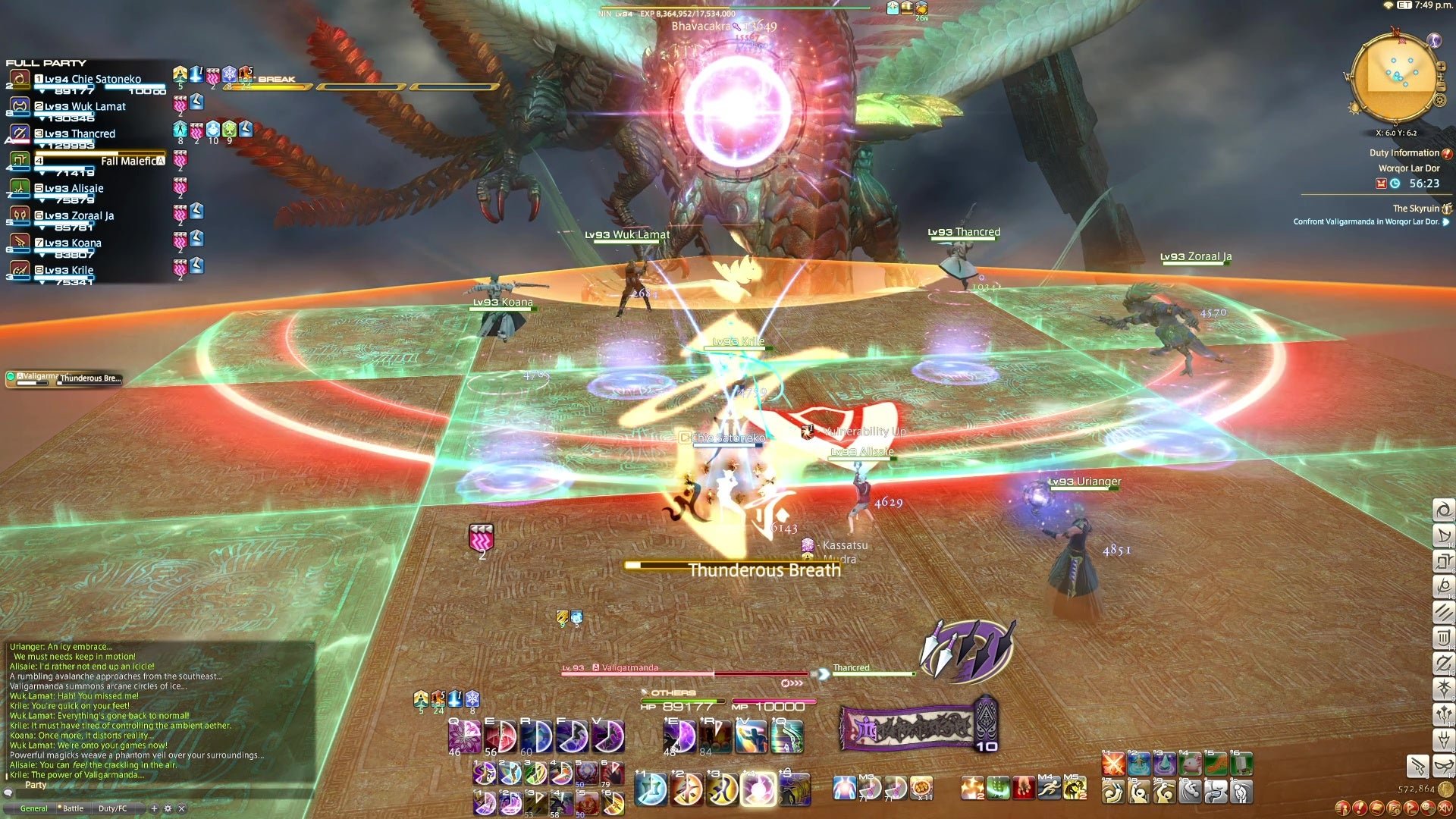Select the General chat tab
Image resolution: width=1456 pixels, height=819 pixels.
33,808
